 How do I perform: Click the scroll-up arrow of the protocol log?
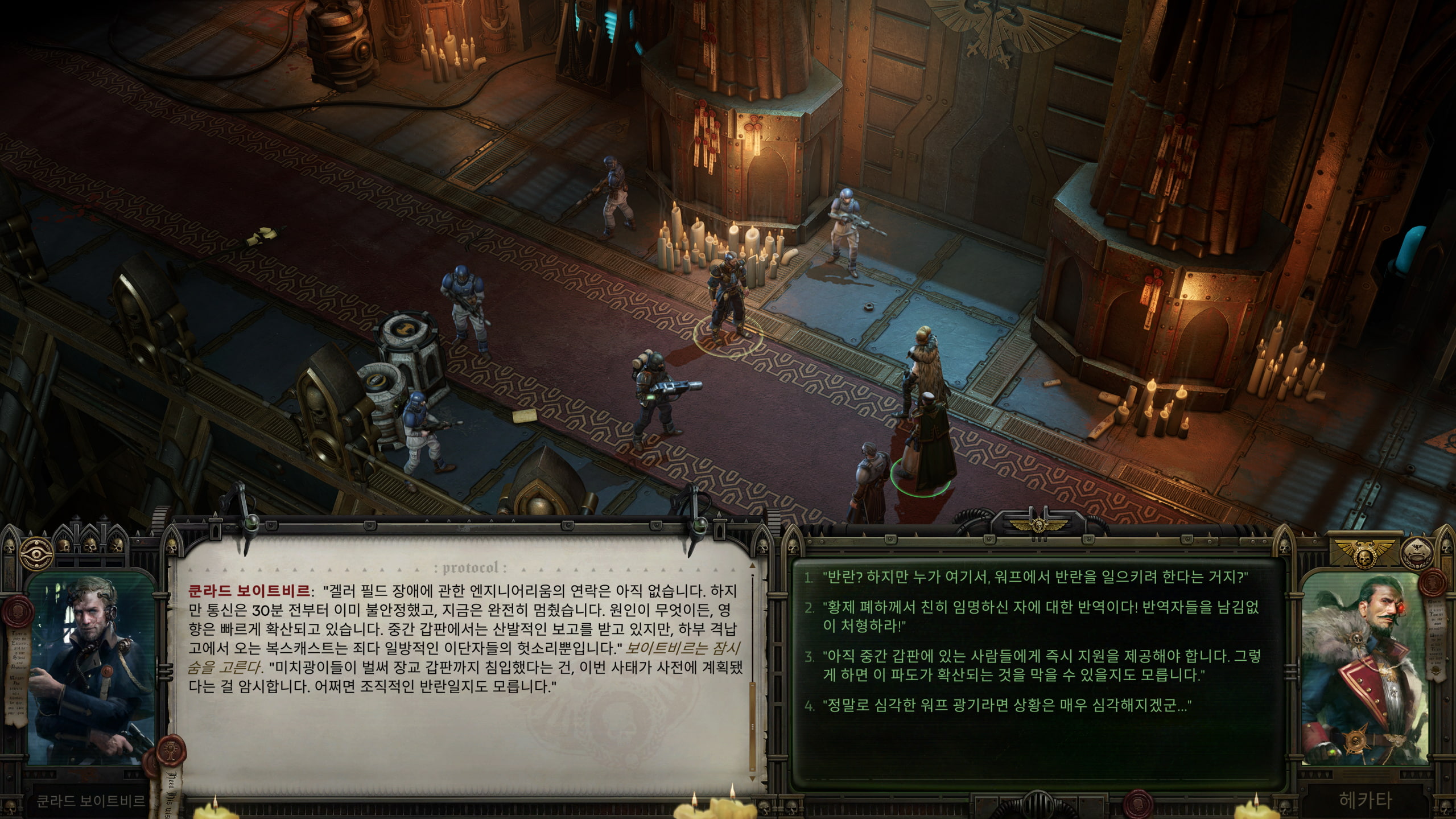753,567
